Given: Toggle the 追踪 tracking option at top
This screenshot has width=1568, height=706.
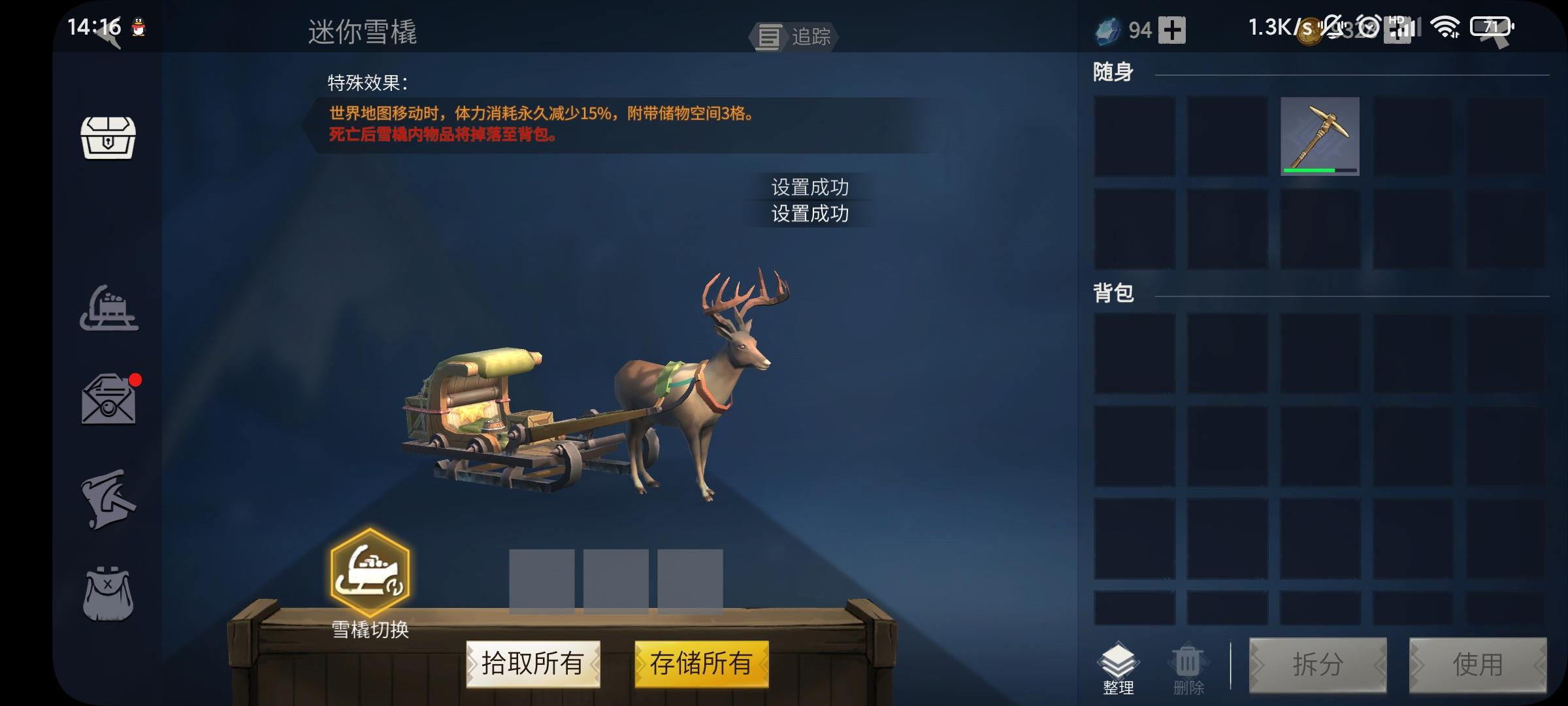Looking at the screenshot, I should click(x=794, y=37).
